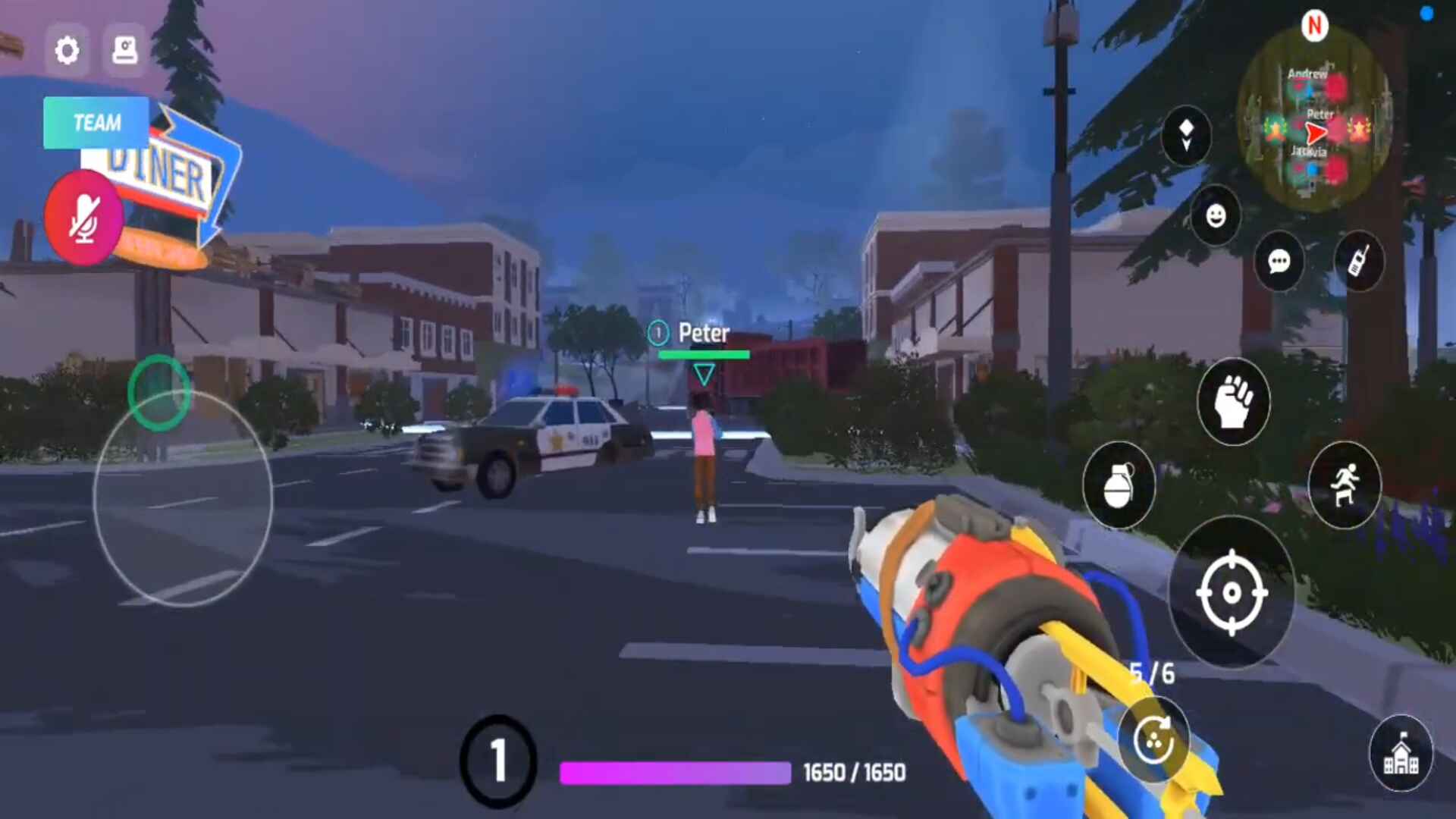Open the smiley emote menu

(x=1216, y=216)
